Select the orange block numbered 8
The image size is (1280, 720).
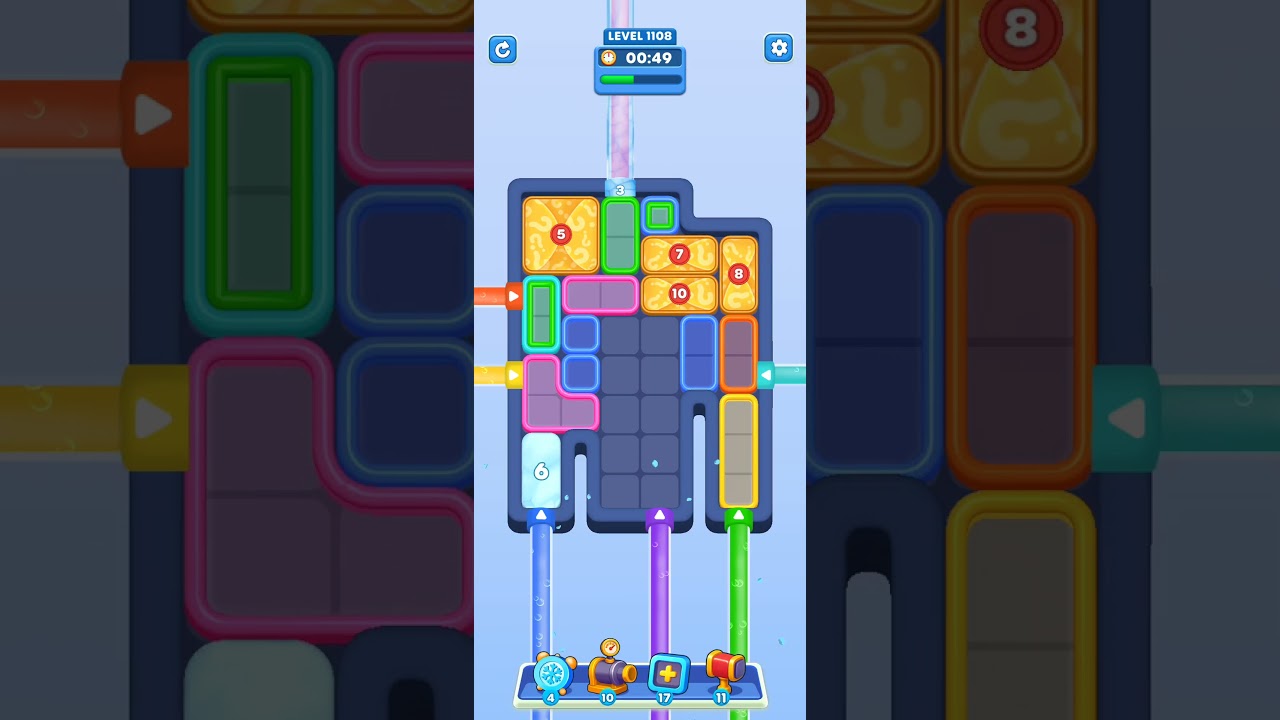[x=738, y=272]
